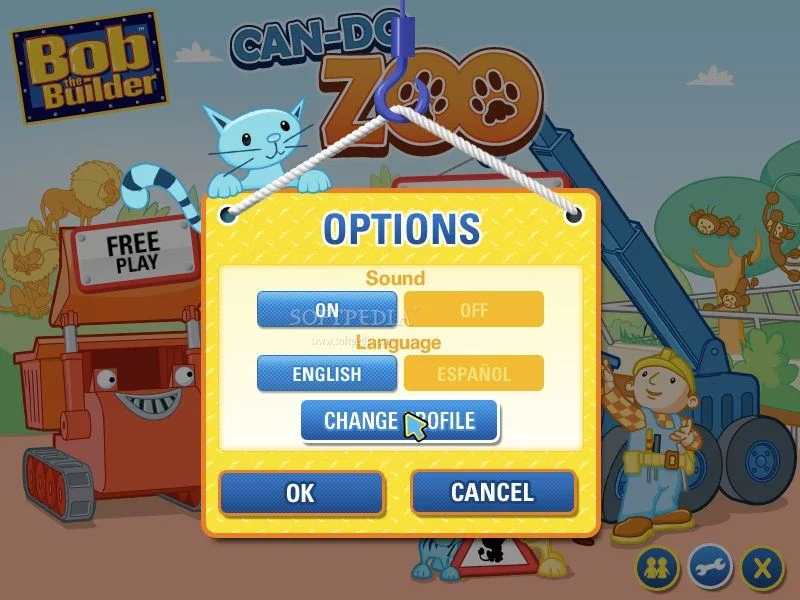Switch language to ESPAÑOL
Viewport: 800px width, 600px height.
click(x=474, y=374)
